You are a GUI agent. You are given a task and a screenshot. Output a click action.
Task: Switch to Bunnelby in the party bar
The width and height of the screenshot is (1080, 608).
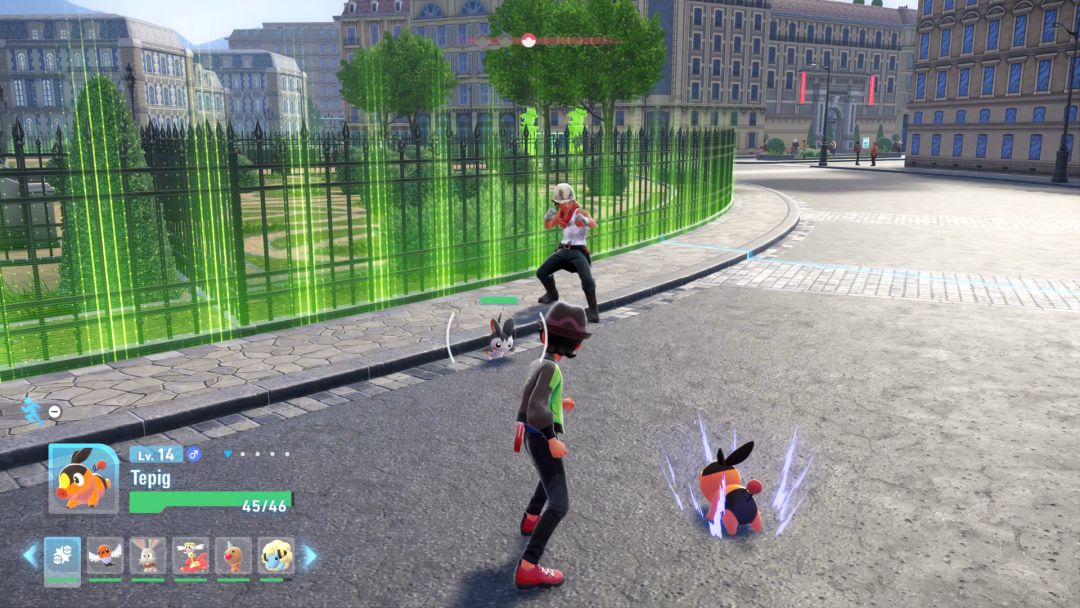[x=148, y=555]
